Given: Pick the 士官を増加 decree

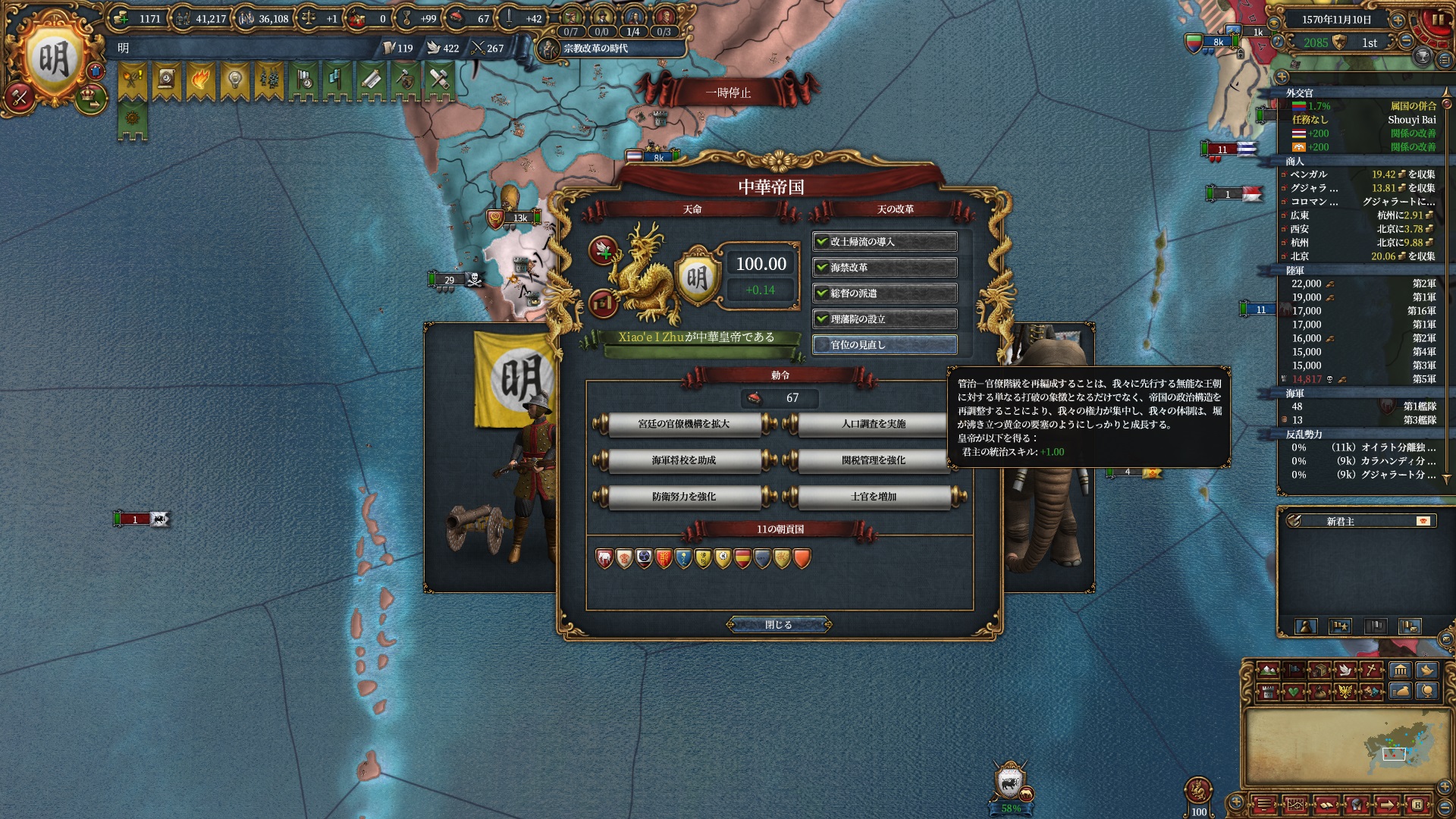Looking at the screenshot, I should pyautogui.click(x=874, y=497).
